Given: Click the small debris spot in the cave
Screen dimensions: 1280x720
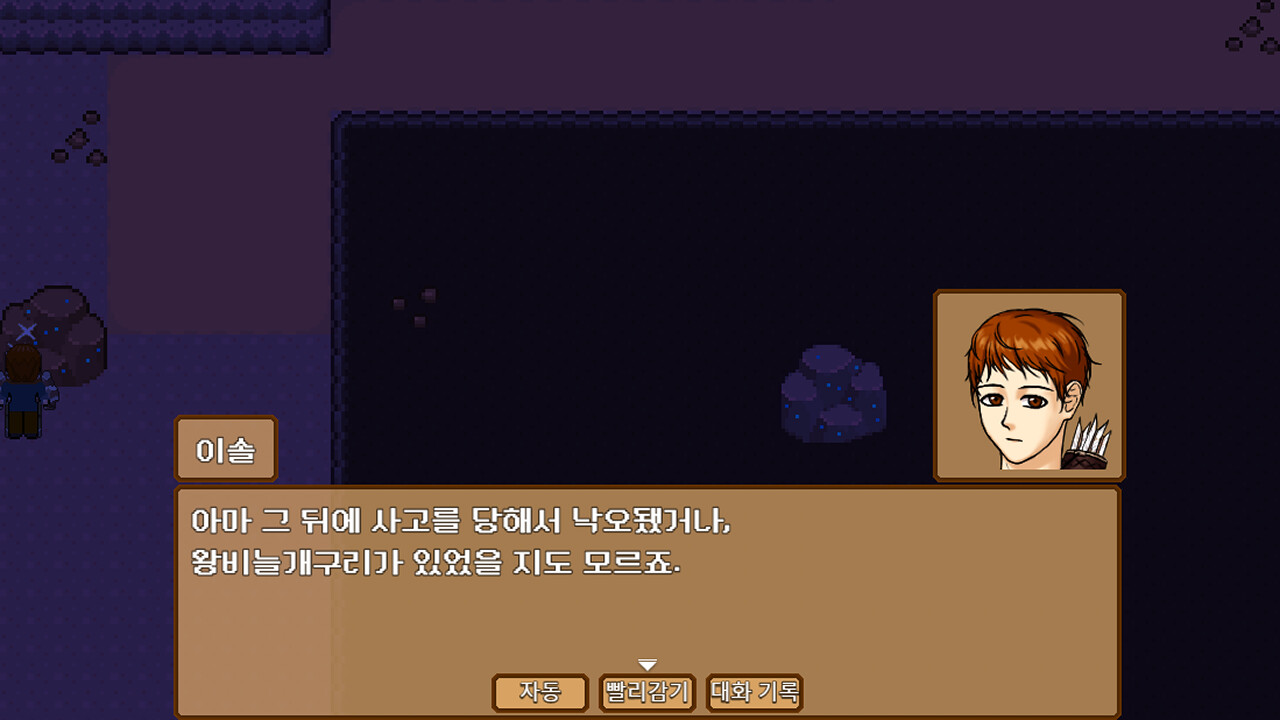Looking at the screenshot, I should pos(415,298).
